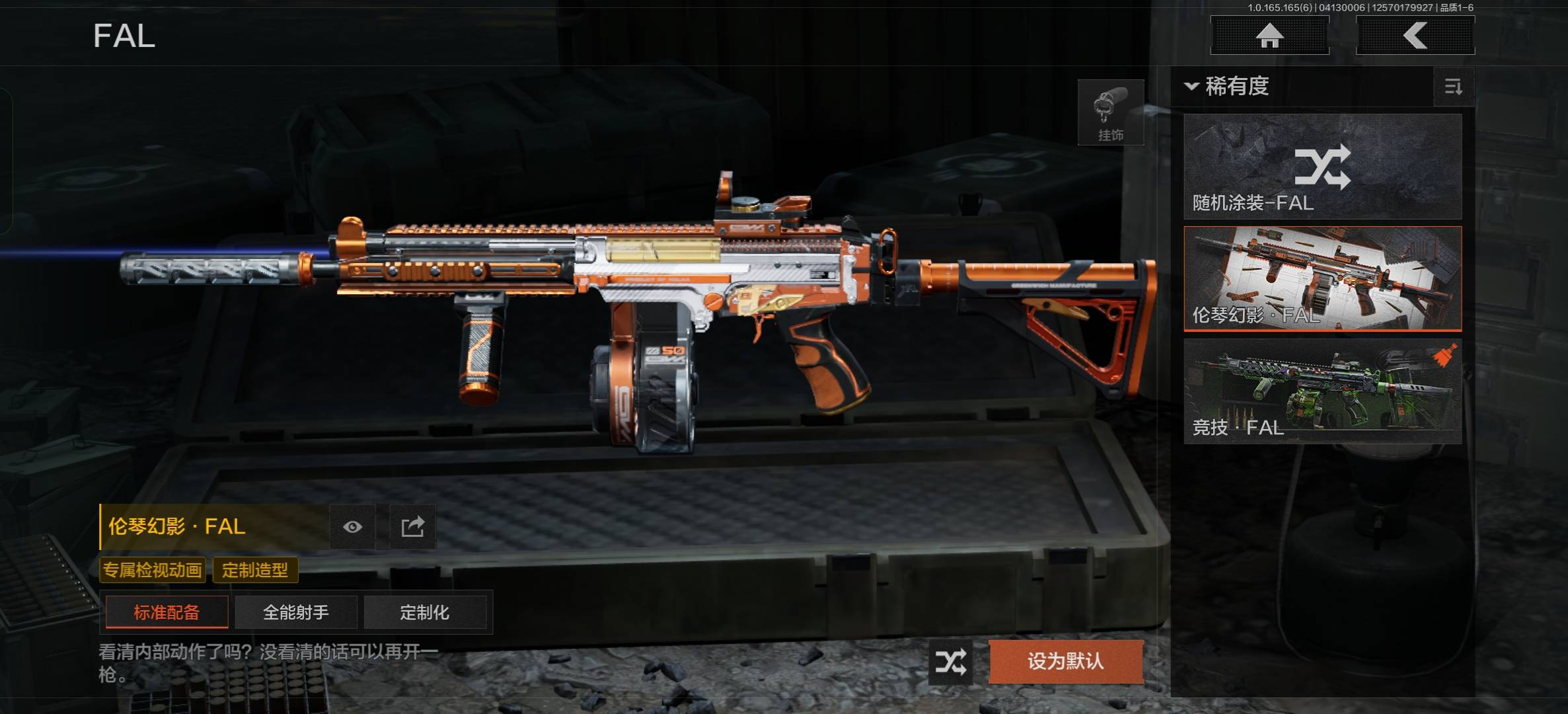This screenshot has width=1568, height=714.
Task: Preview the skin with the eye icon
Action: tap(352, 527)
